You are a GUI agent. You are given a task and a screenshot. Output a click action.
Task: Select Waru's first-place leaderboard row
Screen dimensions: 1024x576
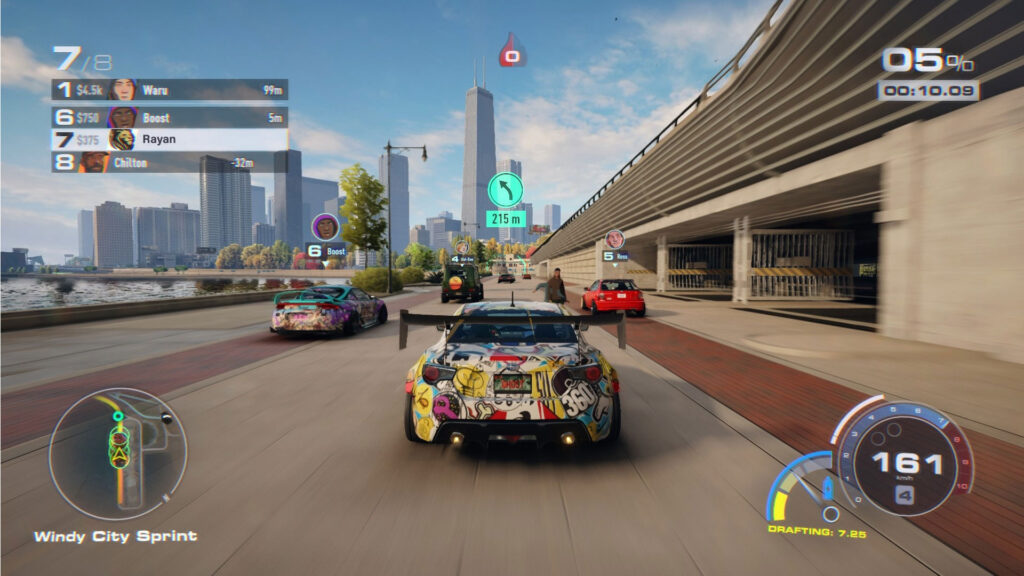click(169, 90)
